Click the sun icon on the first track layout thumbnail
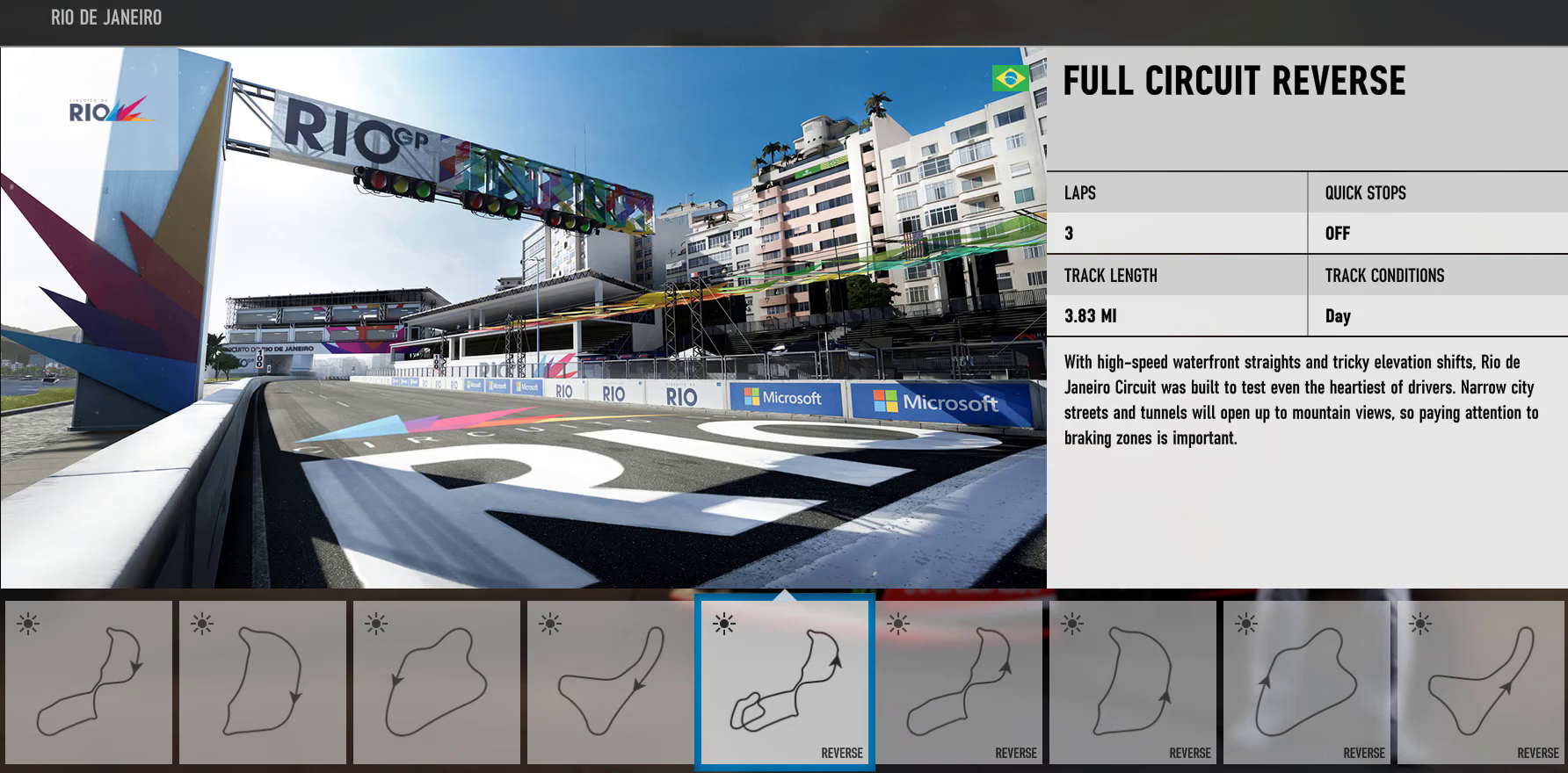The image size is (1568, 773). pos(28,625)
